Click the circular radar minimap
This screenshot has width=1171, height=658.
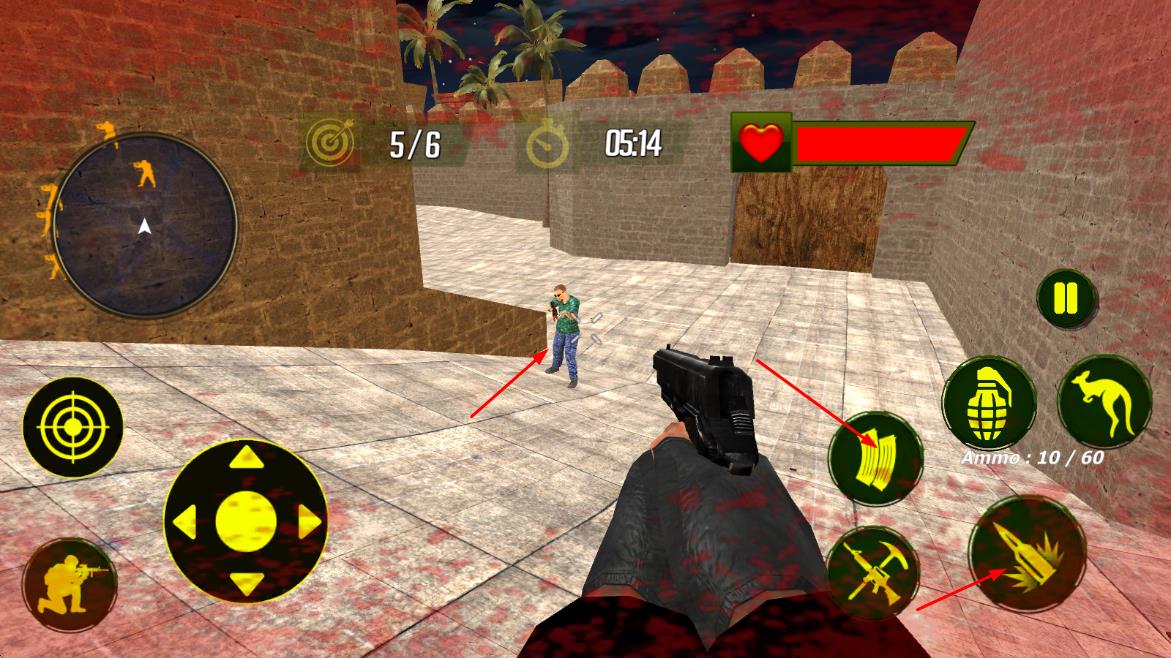145,225
